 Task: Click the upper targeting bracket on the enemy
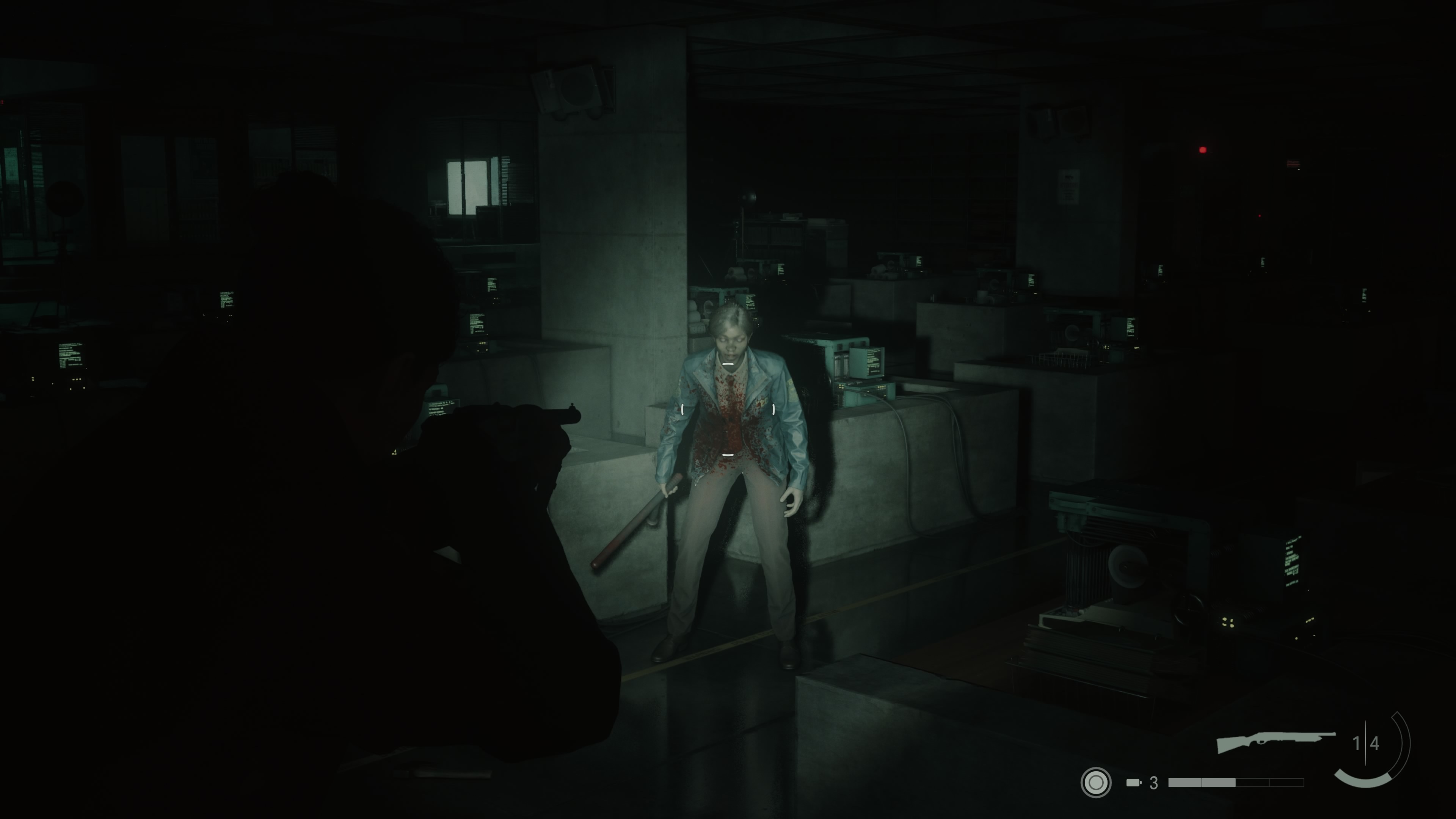click(728, 364)
